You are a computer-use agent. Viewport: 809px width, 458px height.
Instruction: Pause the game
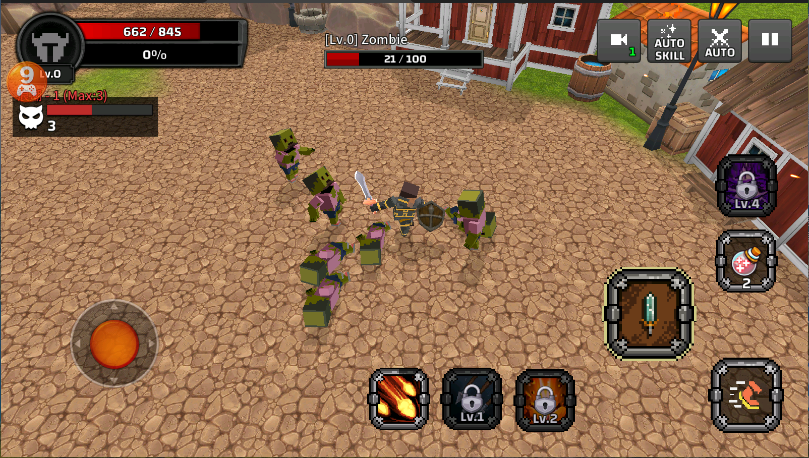(x=770, y=41)
